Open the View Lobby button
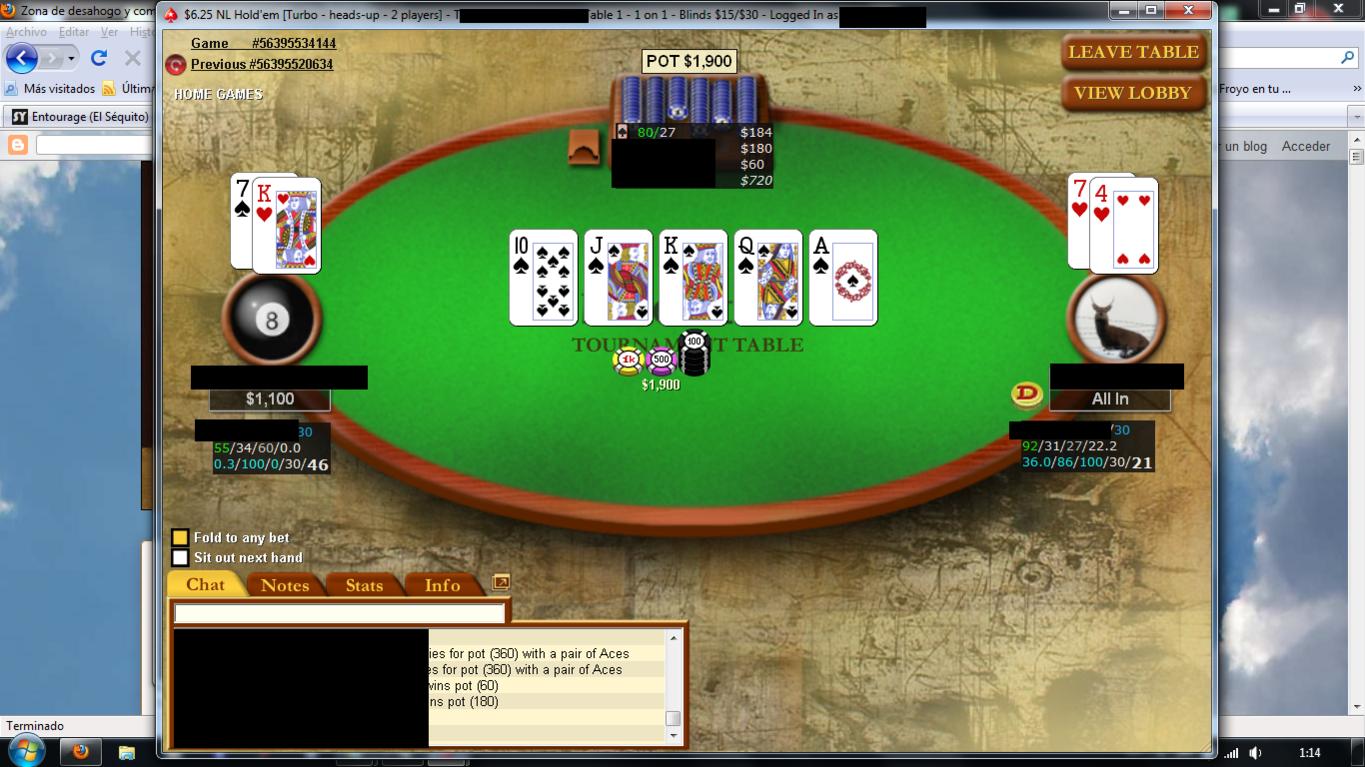This screenshot has height=767, width=1365. click(x=1133, y=93)
